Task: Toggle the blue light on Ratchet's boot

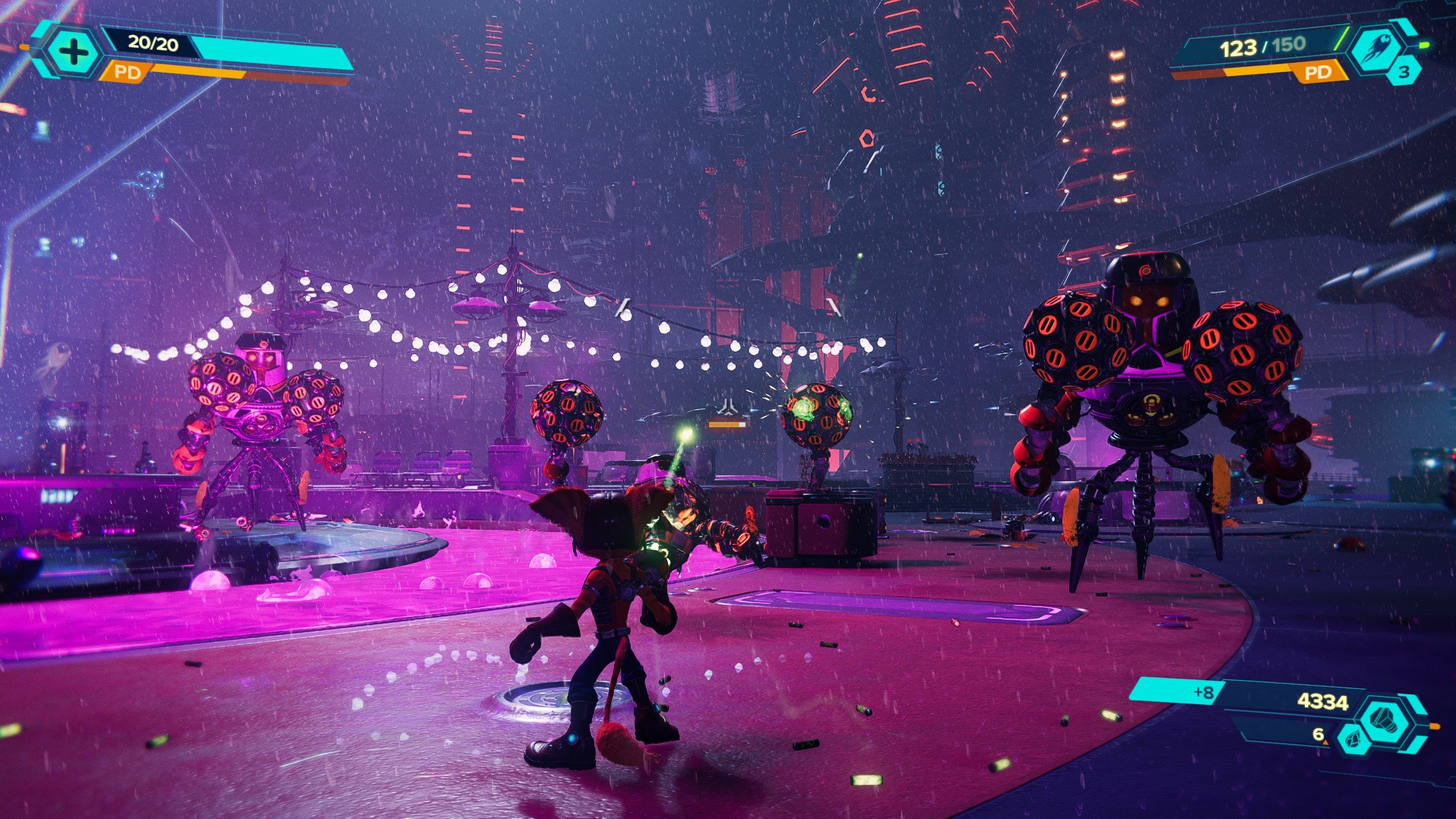Action: coord(573,738)
